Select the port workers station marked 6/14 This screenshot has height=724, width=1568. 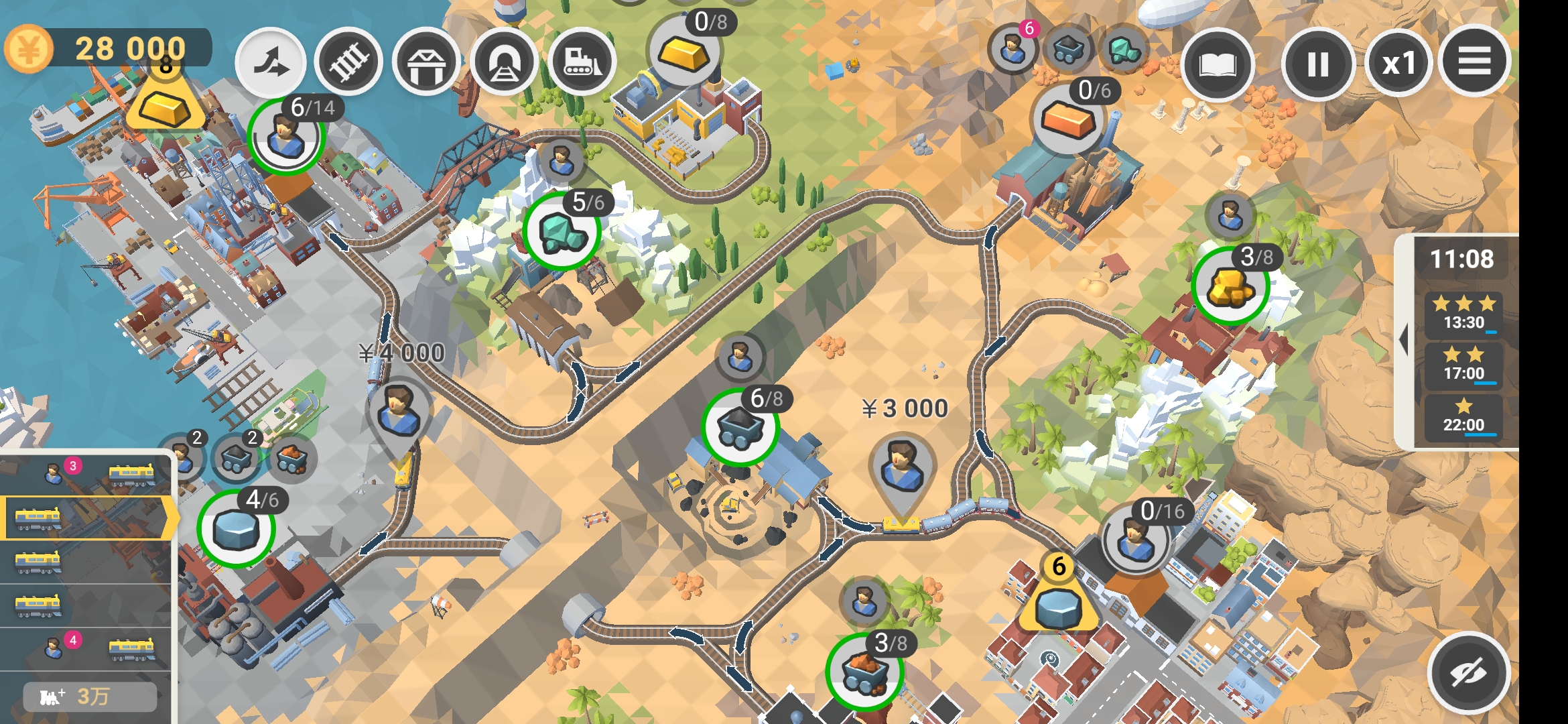pos(287,137)
